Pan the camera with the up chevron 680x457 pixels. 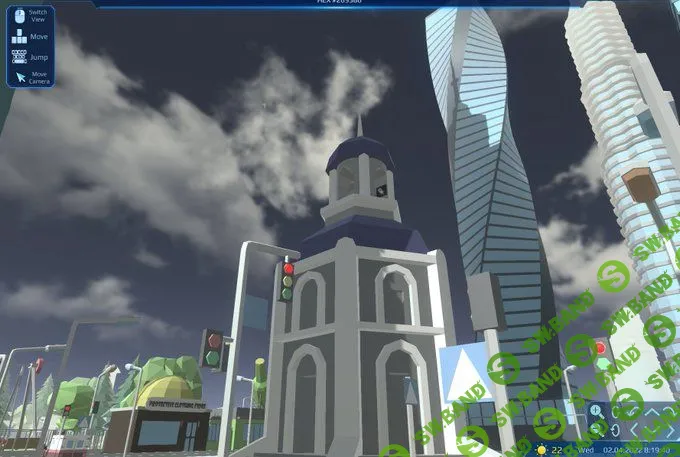(x=651, y=412)
